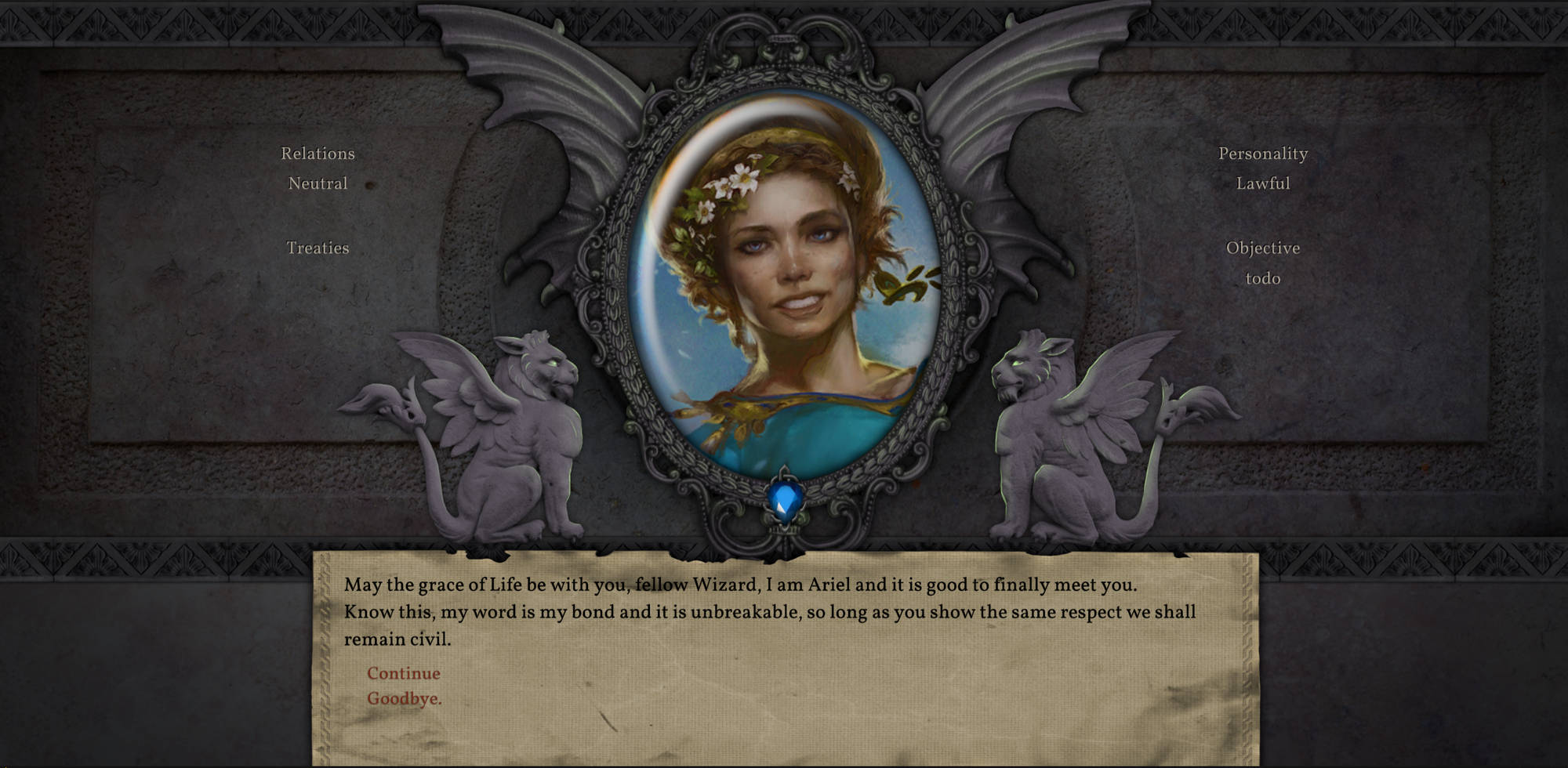Open the Objective section
Viewport: 1568px width, 768px height.
point(1264,248)
